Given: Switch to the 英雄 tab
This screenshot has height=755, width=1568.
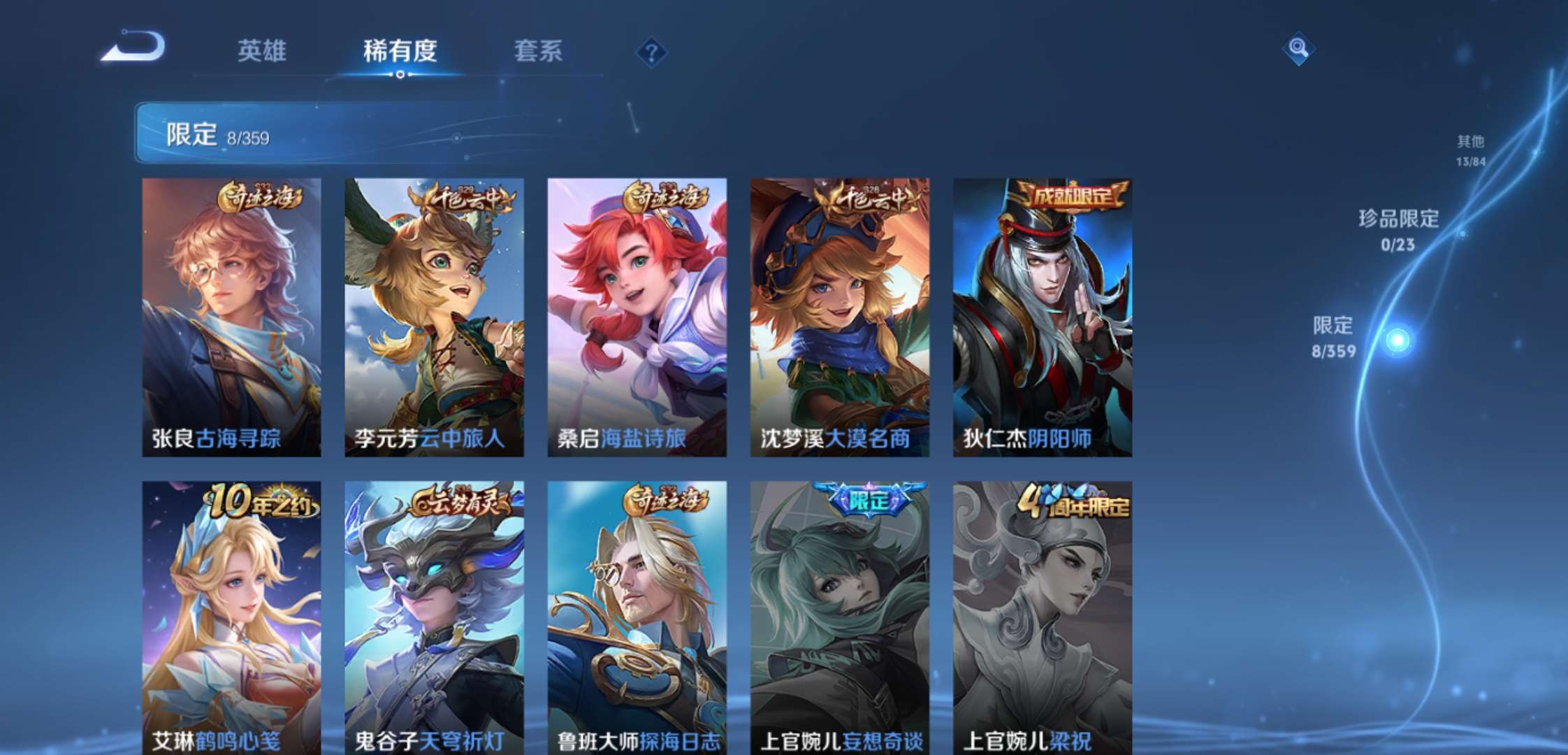Looking at the screenshot, I should click(262, 51).
